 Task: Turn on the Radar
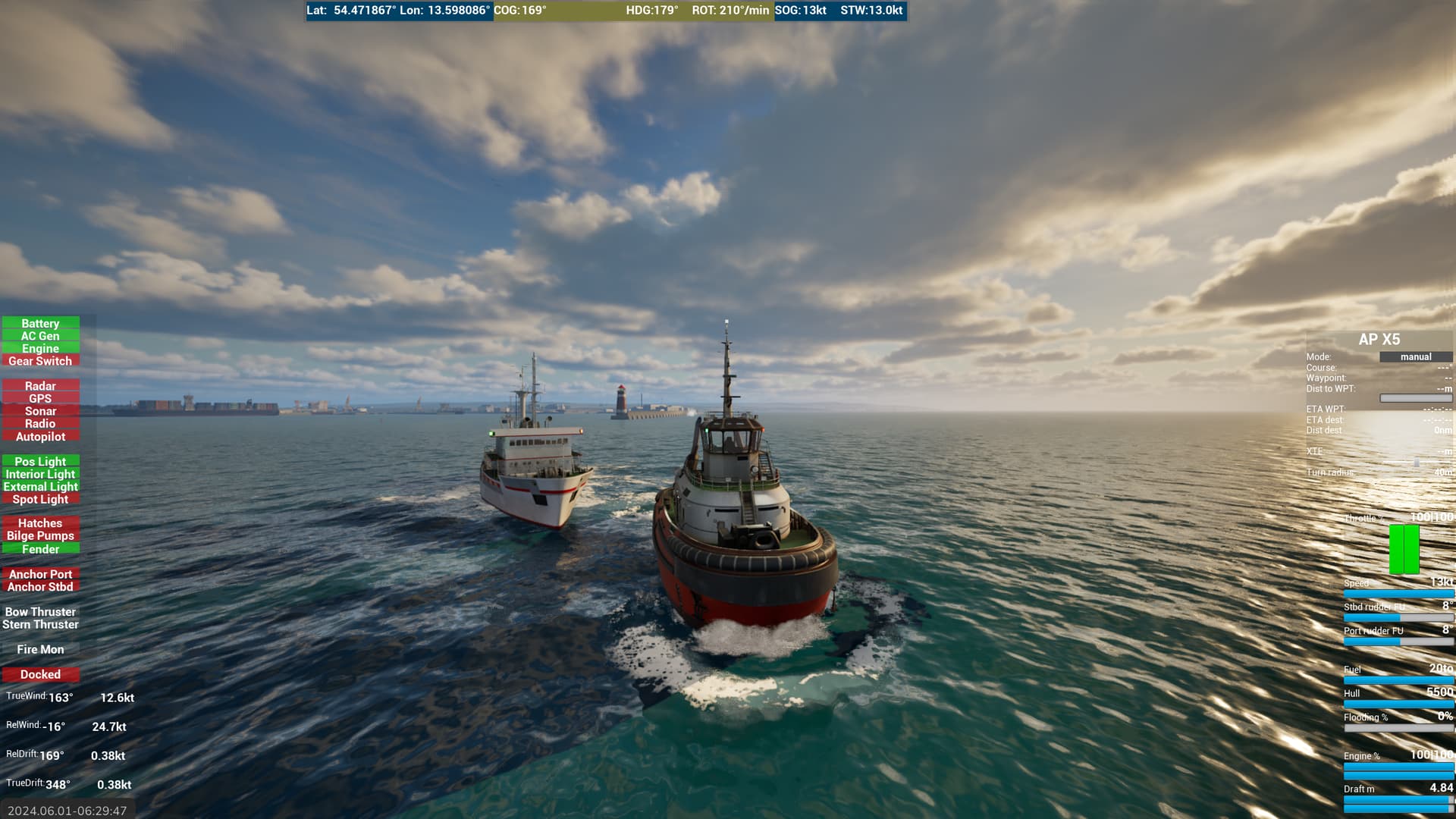click(x=40, y=386)
